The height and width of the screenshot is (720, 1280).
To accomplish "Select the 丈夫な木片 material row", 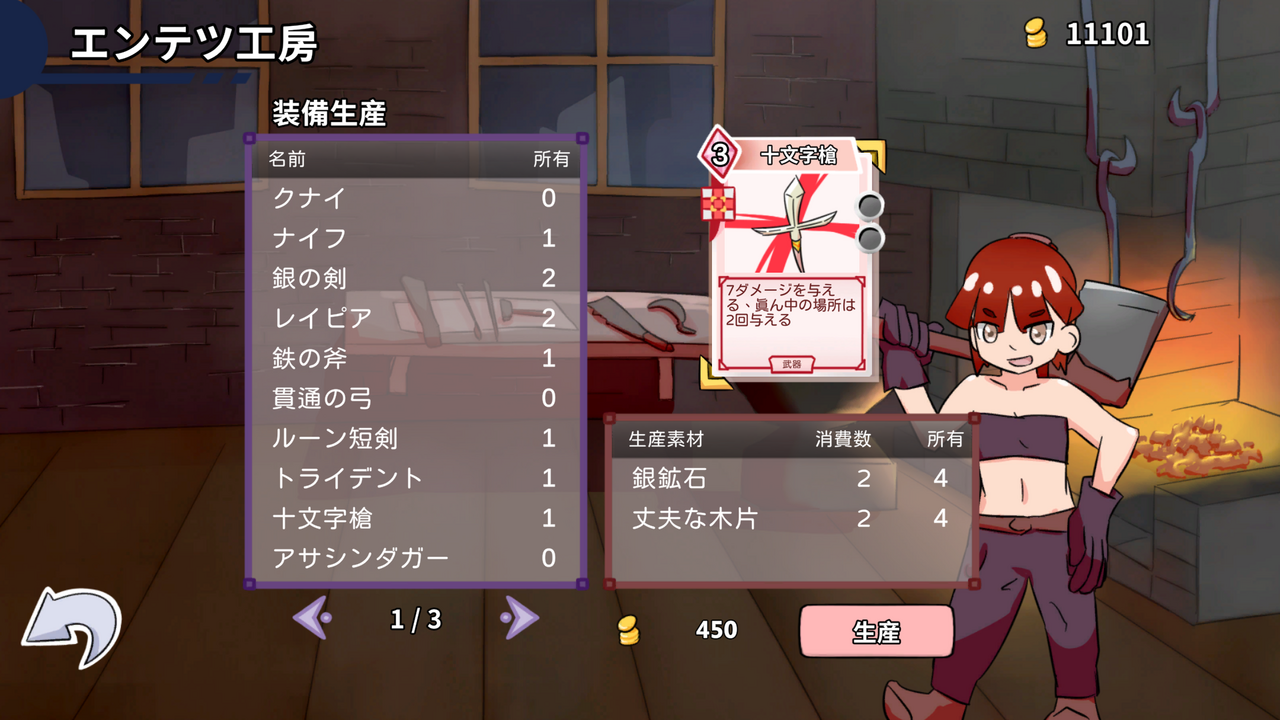I will pyautogui.click(x=790, y=518).
